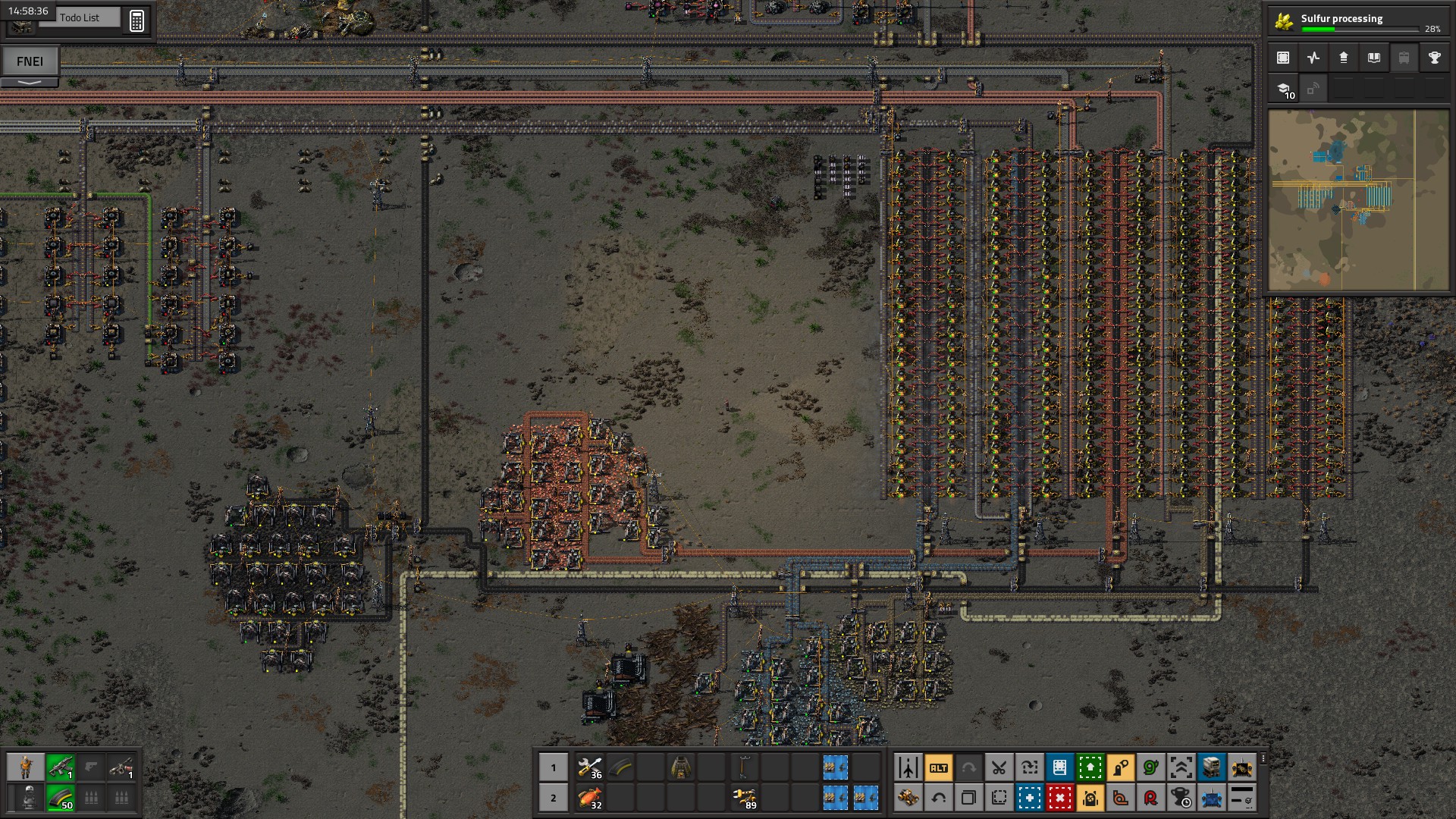Open the Todo List panel
1456x819 pixels.
tap(80, 17)
